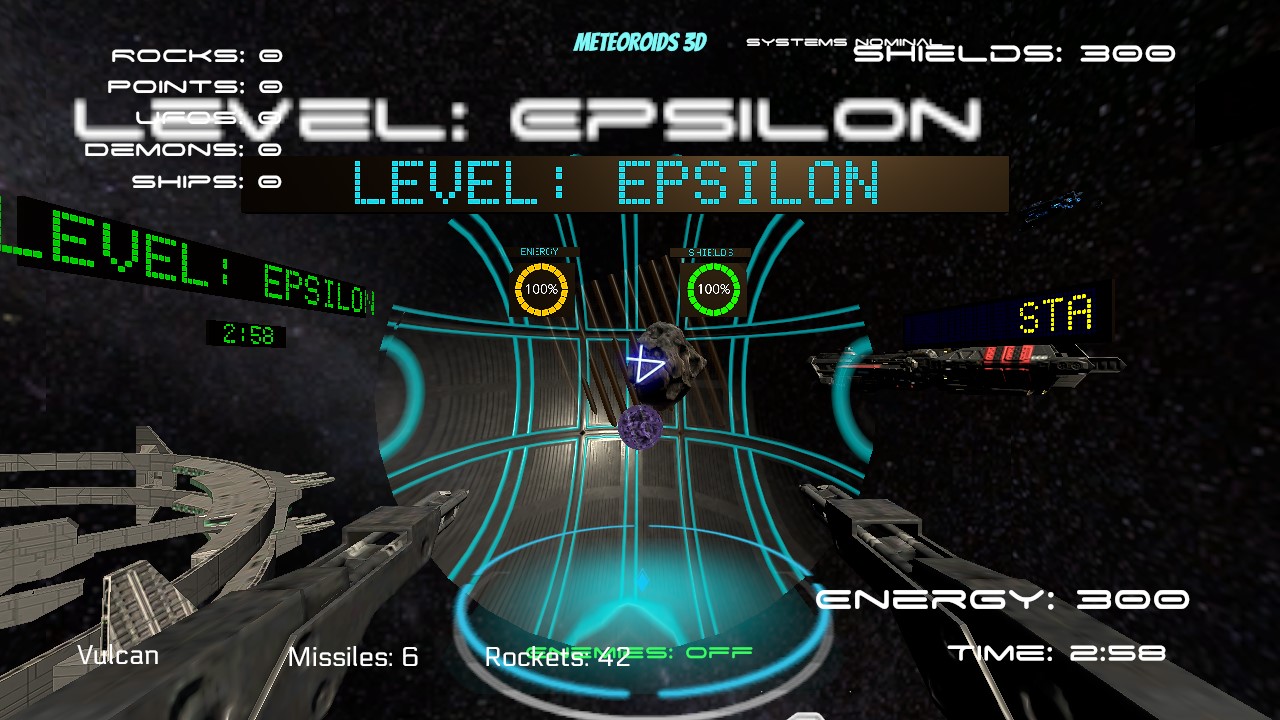Image resolution: width=1280 pixels, height=720 pixels.
Task: Click the ENERGY circular gauge showing 100%
Action: 540,287
